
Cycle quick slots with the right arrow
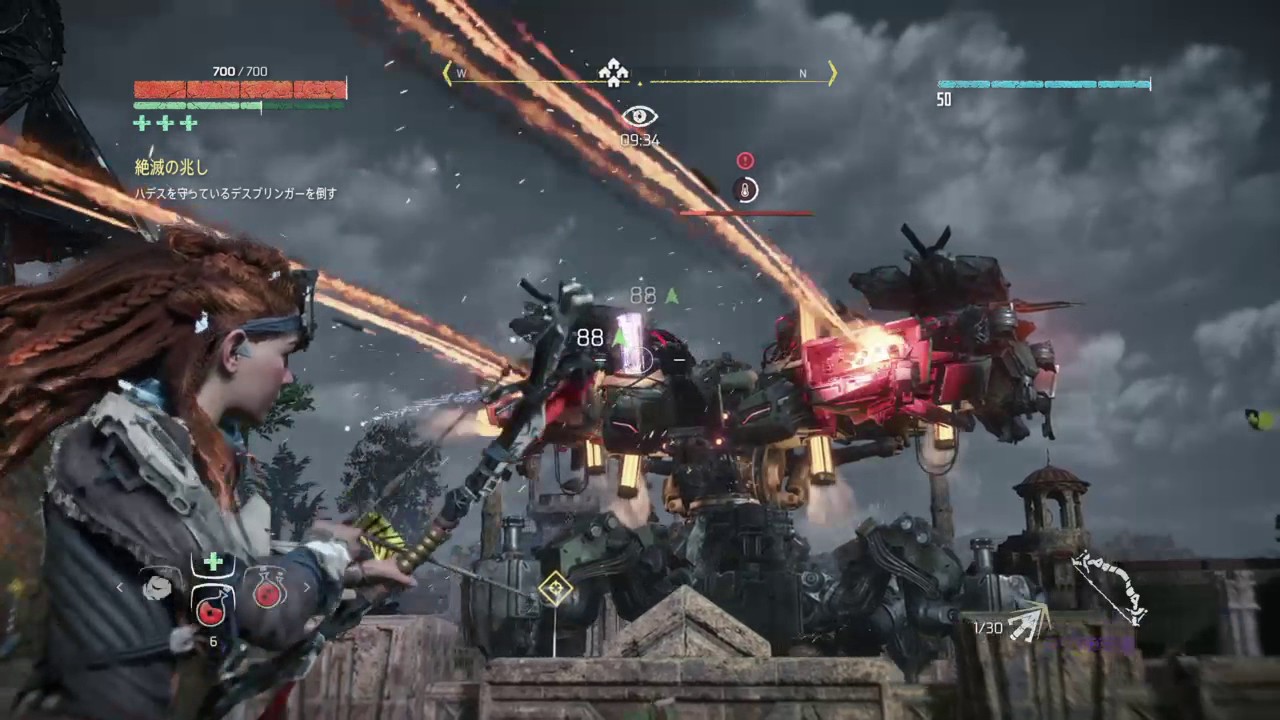306,588
